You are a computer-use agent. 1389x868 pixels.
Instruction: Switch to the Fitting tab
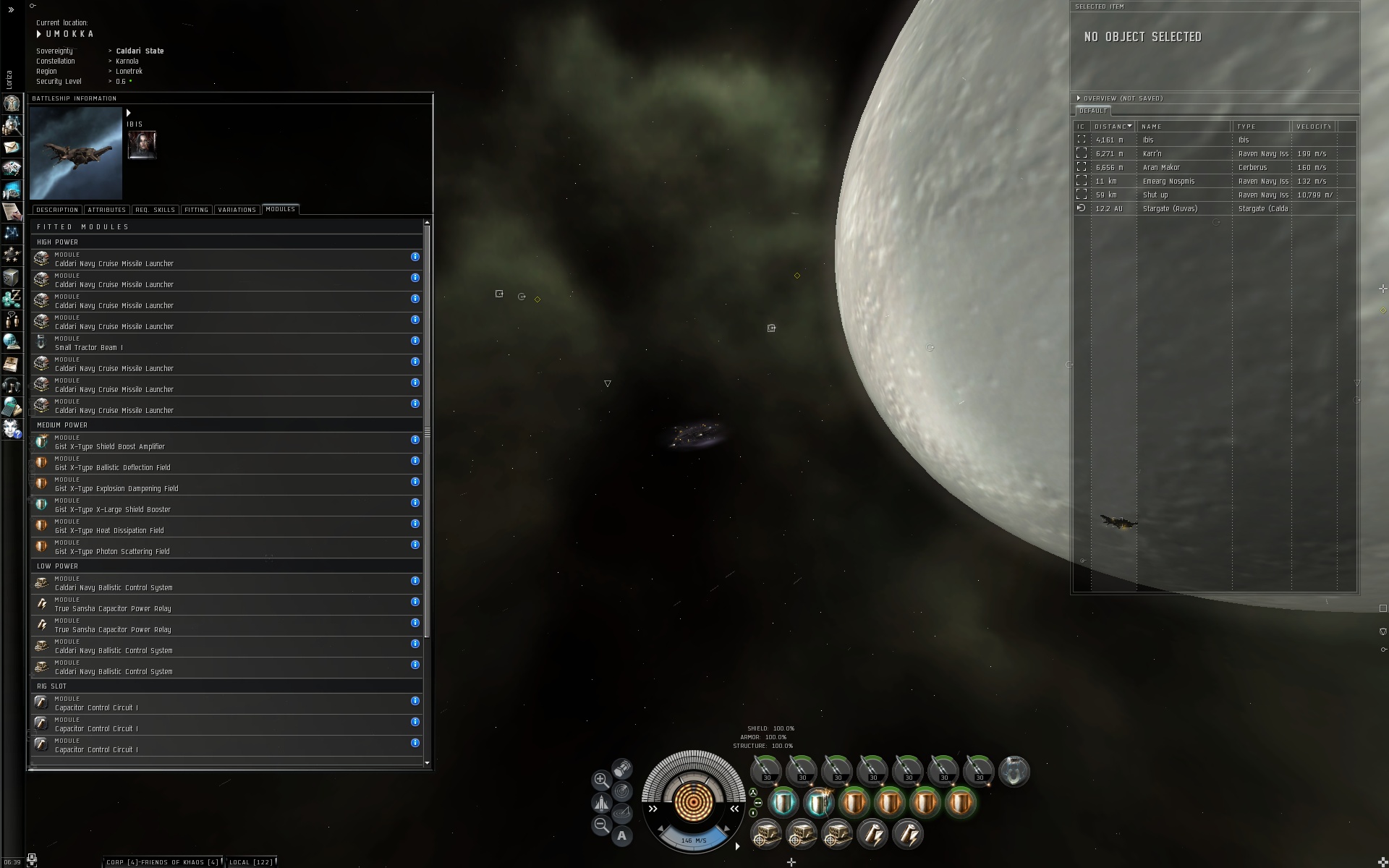click(x=196, y=210)
